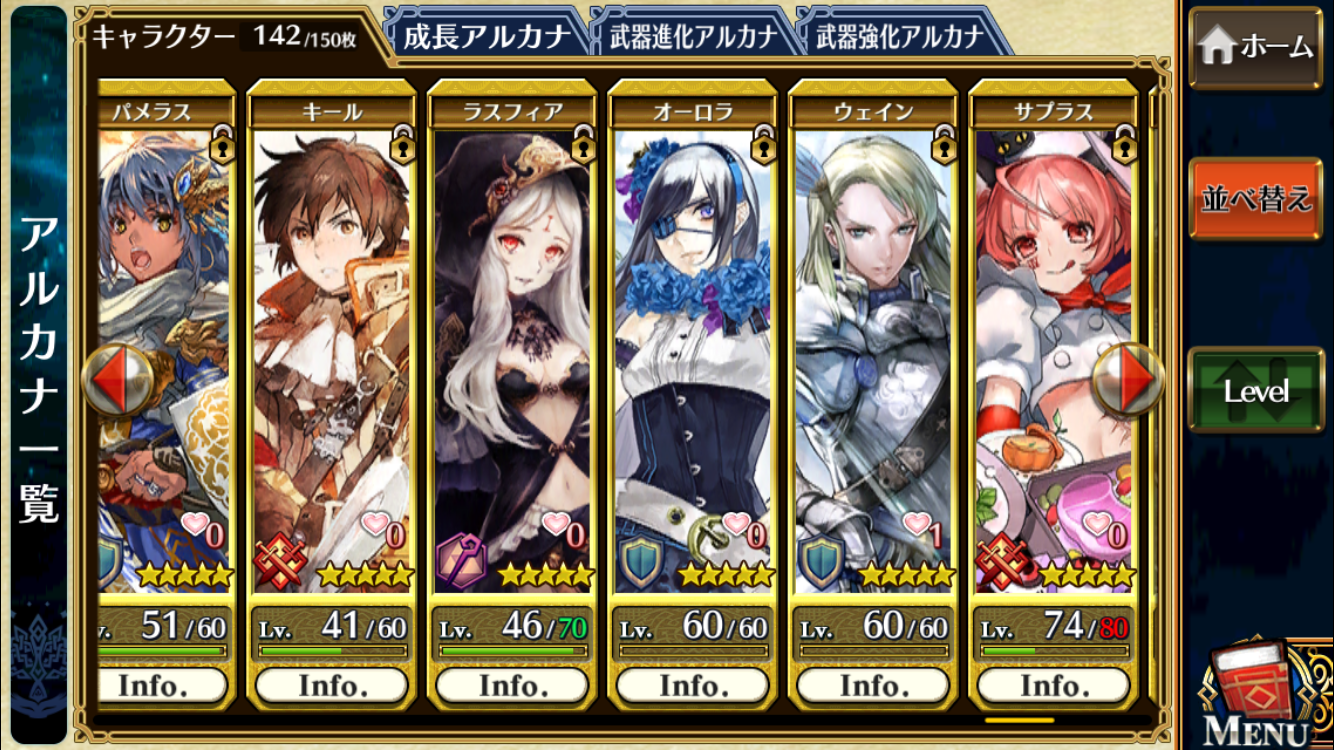Select the キャラクター tab
This screenshot has height=750, width=1334.
coord(220,37)
